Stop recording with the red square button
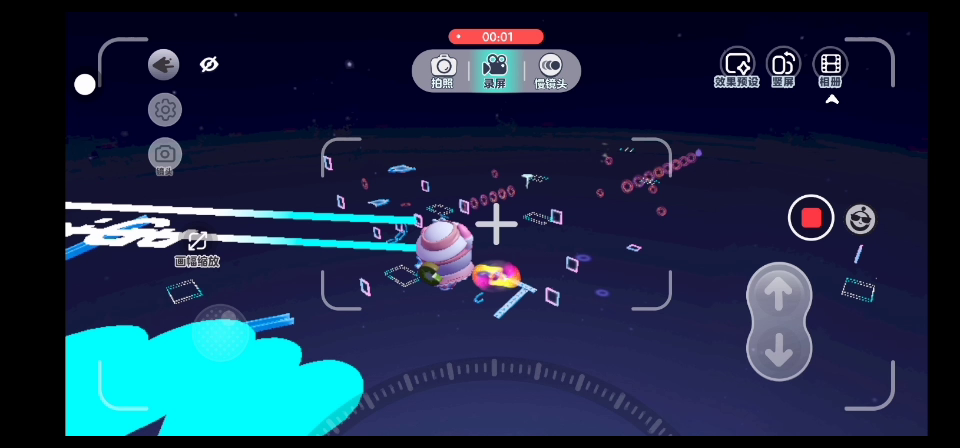This screenshot has width=960, height=448. point(811,217)
